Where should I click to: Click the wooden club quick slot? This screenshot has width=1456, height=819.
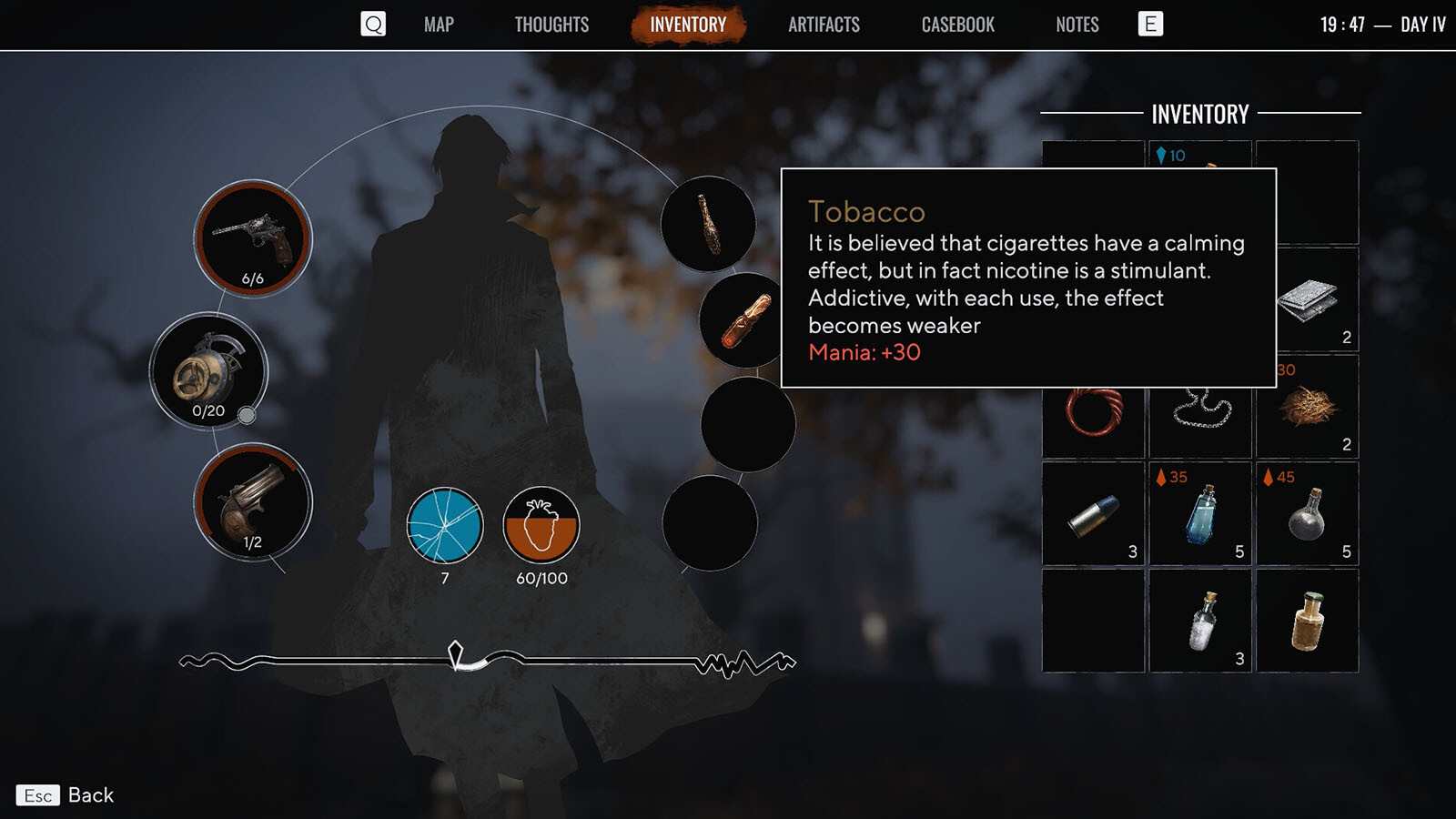pos(708,224)
